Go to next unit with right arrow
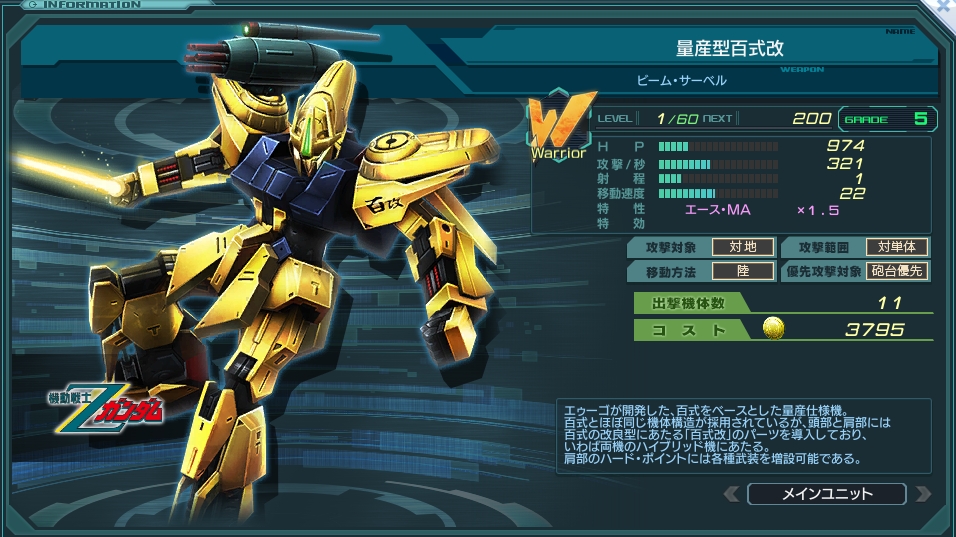The width and height of the screenshot is (956, 537). pos(922,494)
